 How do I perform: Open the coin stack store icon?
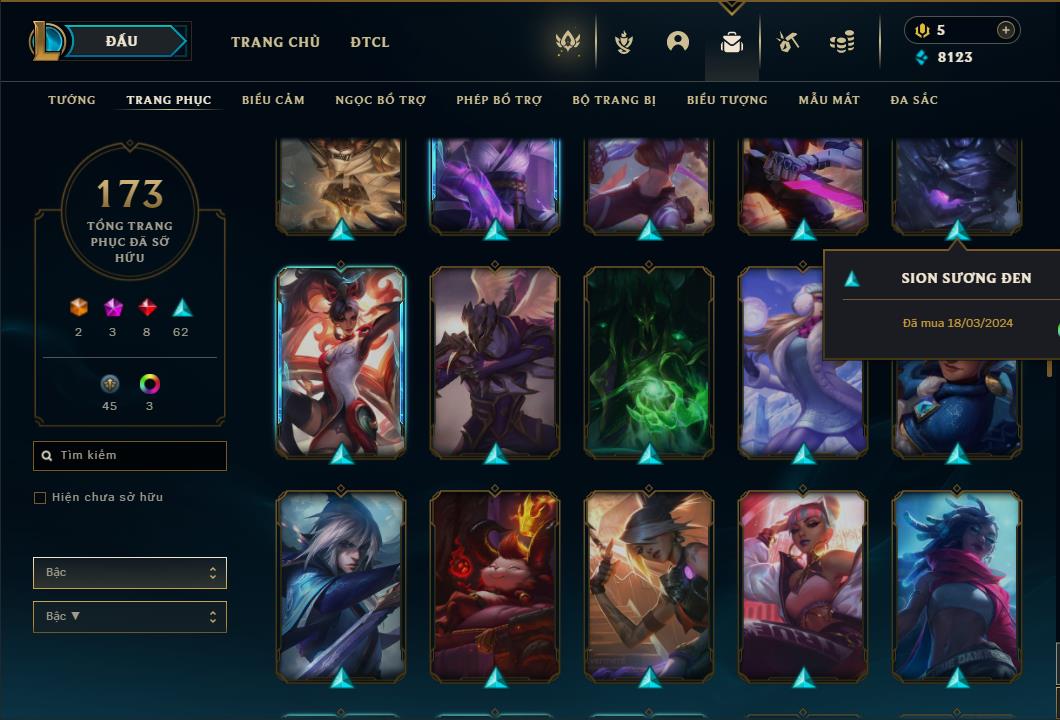pyautogui.click(x=842, y=42)
